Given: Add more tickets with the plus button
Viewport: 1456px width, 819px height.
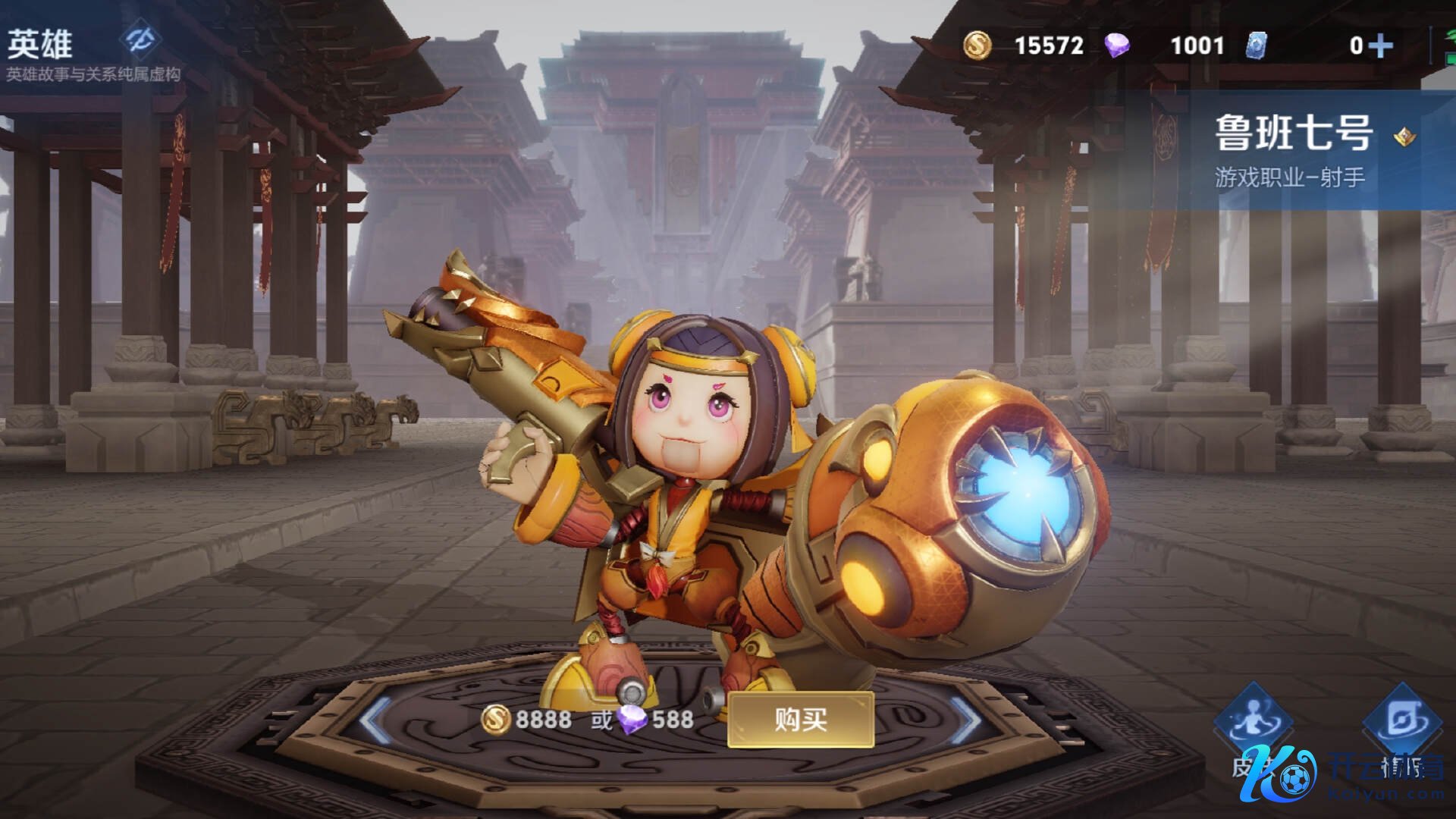Looking at the screenshot, I should pyautogui.click(x=1381, y=46).
